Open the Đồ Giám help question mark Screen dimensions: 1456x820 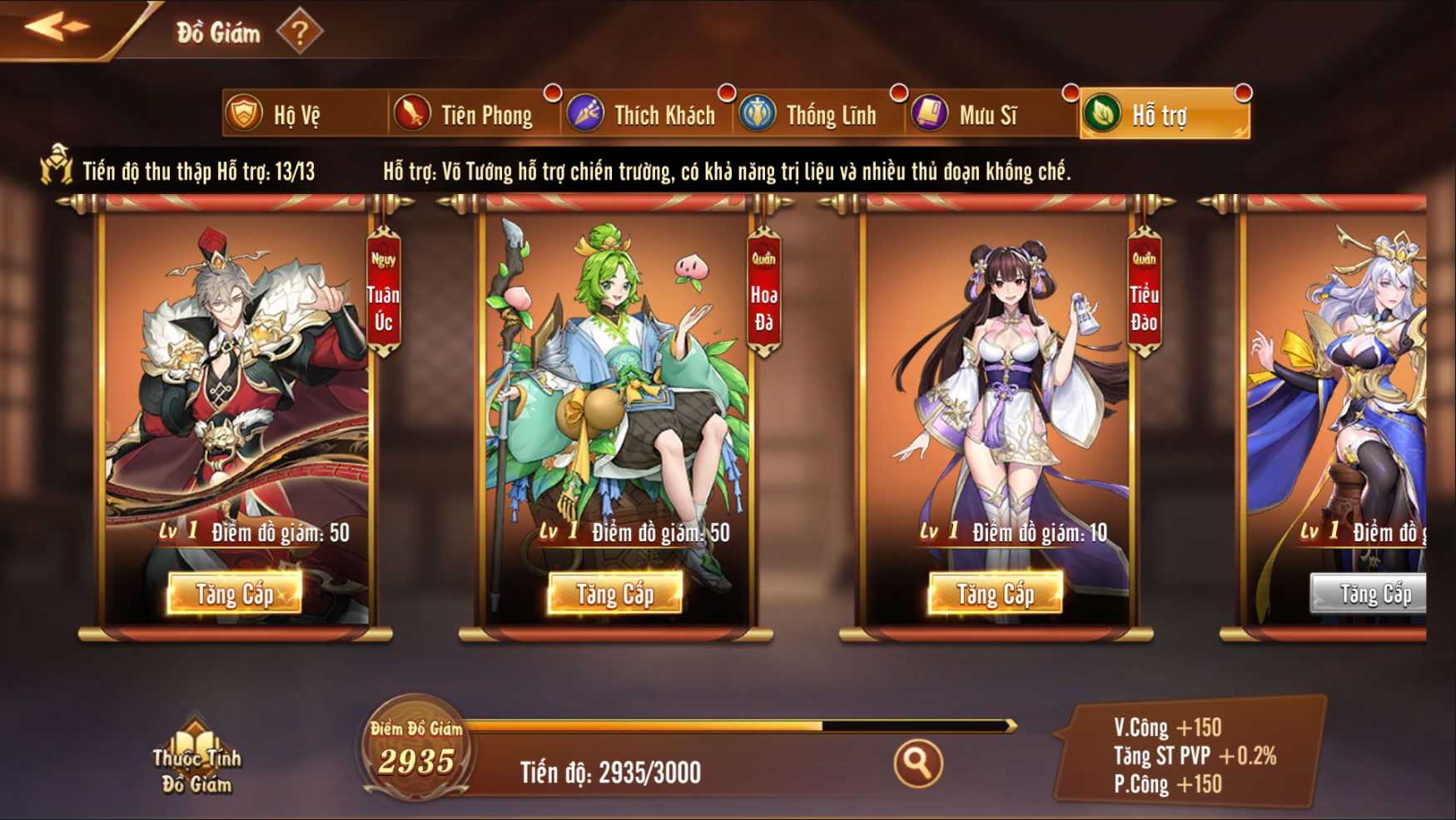[300, 32]
